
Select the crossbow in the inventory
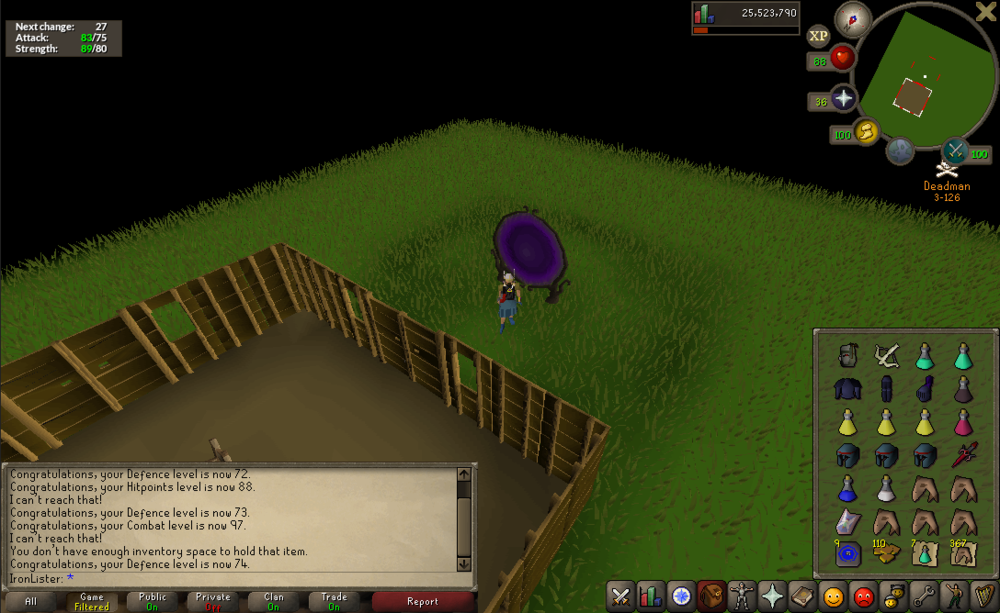[885, 355]
